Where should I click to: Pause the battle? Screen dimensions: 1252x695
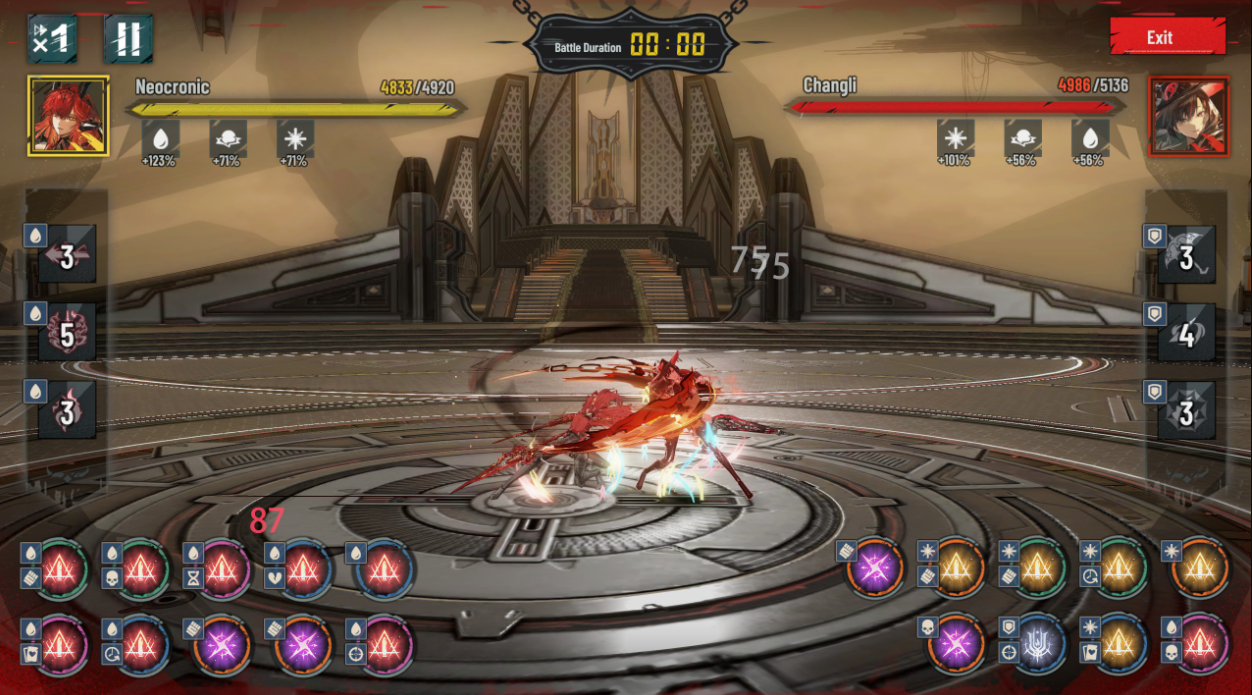128,39
